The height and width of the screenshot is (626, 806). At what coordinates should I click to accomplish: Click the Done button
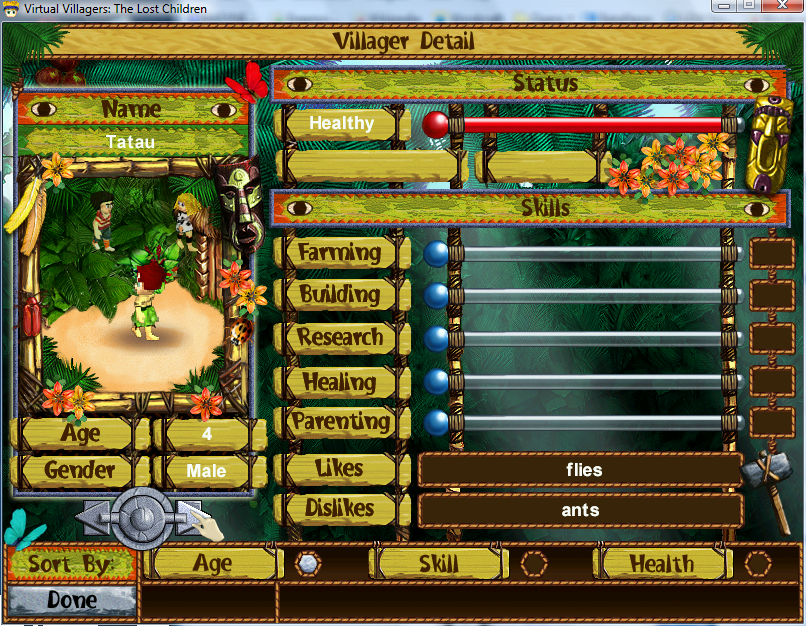coord(71,600)
